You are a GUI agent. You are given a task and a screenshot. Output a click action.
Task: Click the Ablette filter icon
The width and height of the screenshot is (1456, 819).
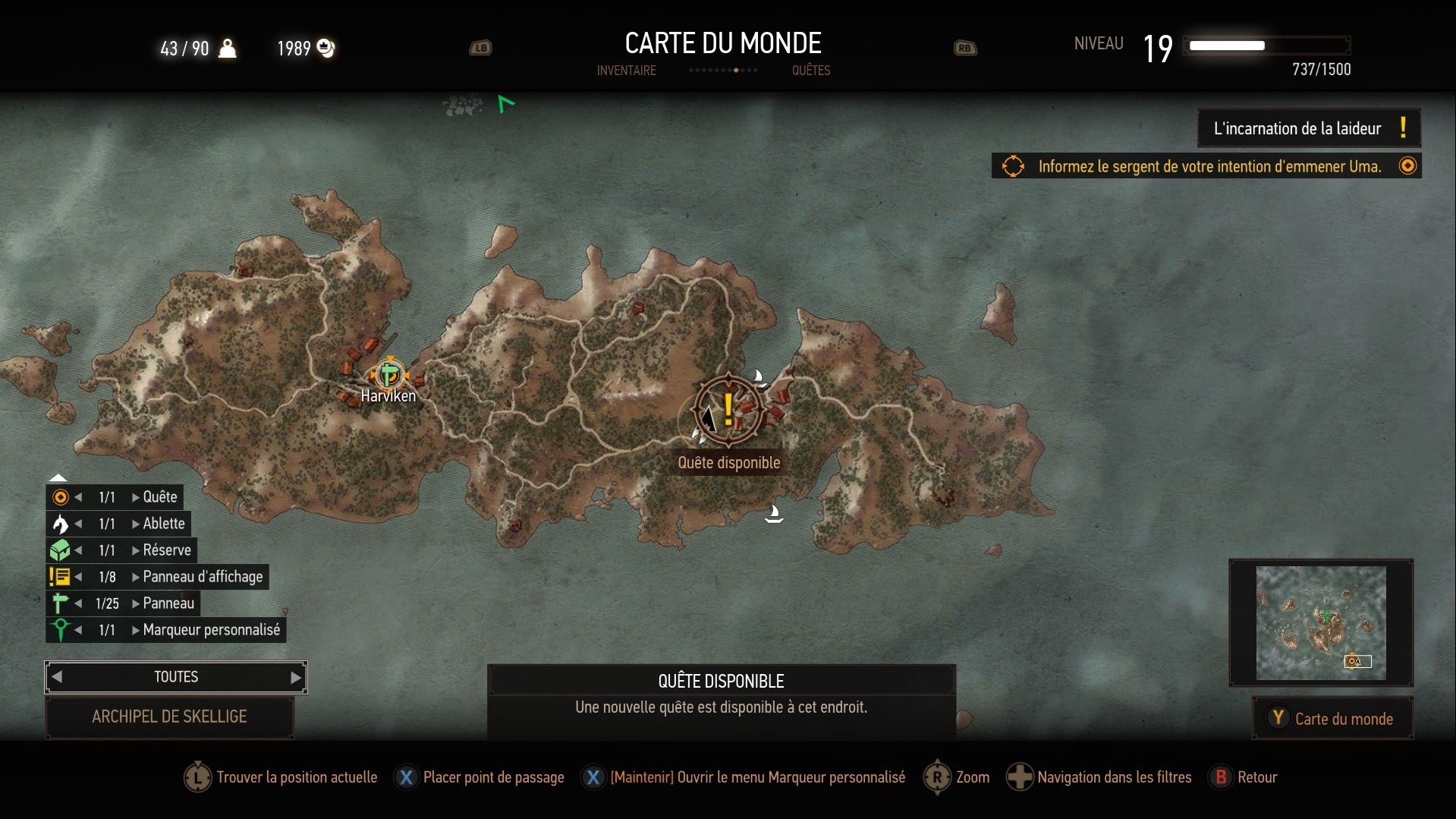pos(59,523)
